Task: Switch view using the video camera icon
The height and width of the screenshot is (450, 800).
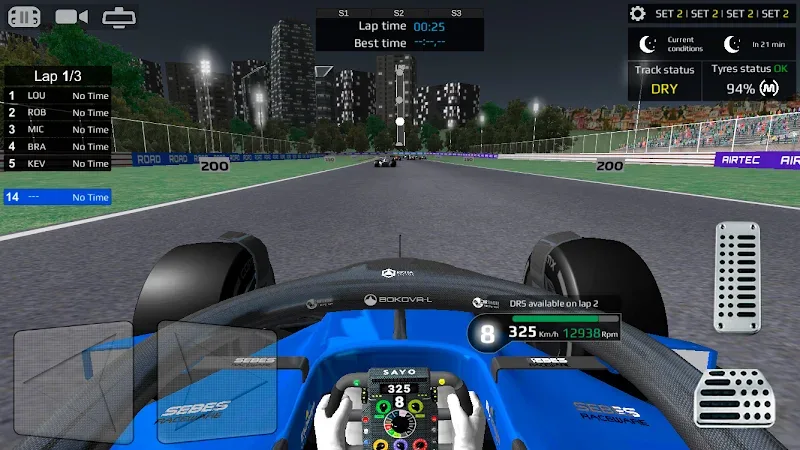Action: [x=71, y=16]
